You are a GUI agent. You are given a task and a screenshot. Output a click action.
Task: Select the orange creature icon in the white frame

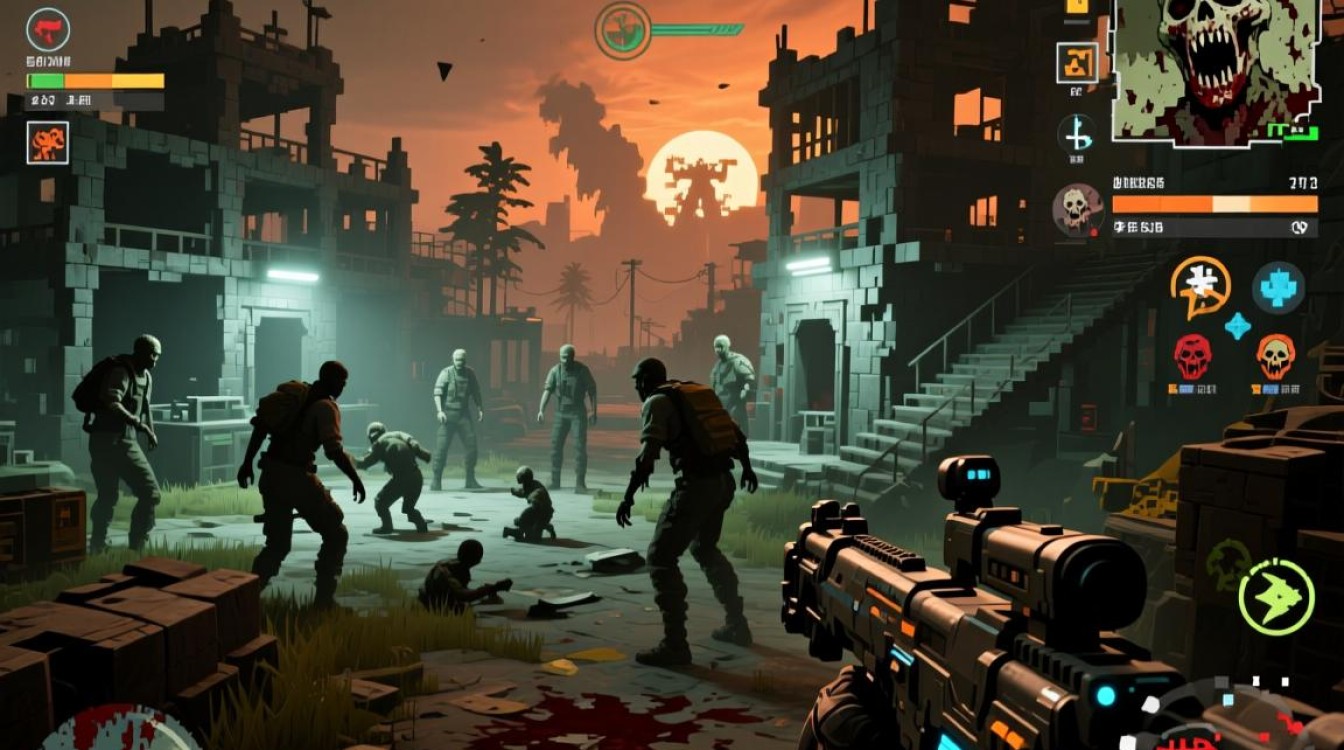(48, 142)
